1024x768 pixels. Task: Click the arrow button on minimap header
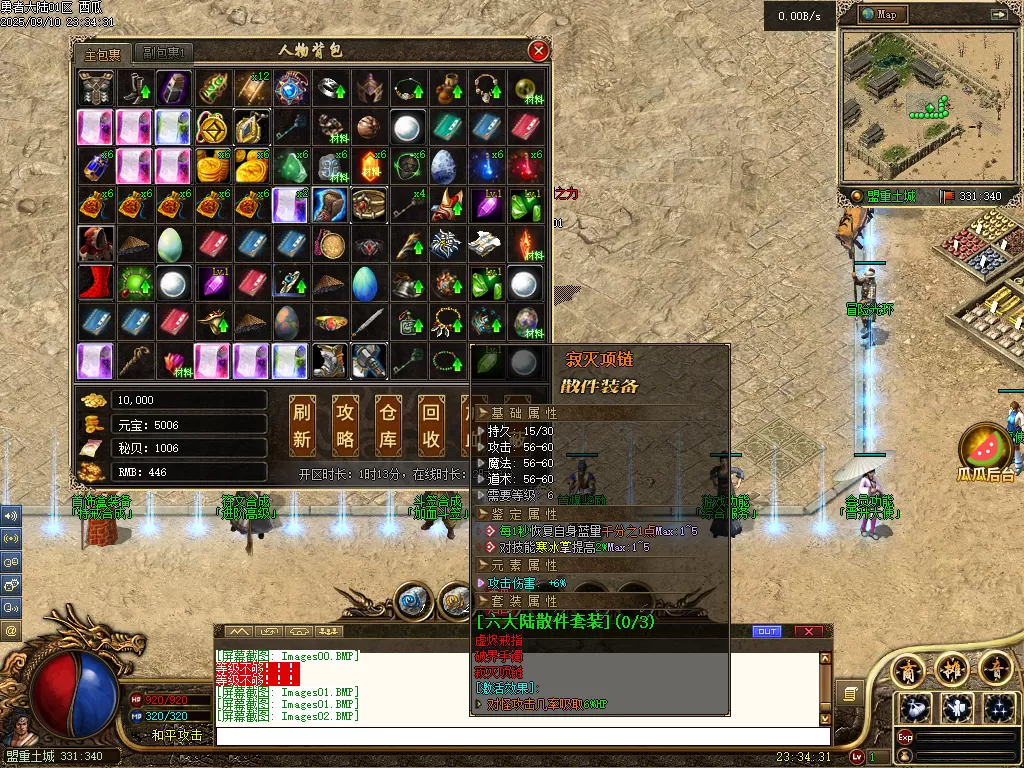tap(998, 15)
